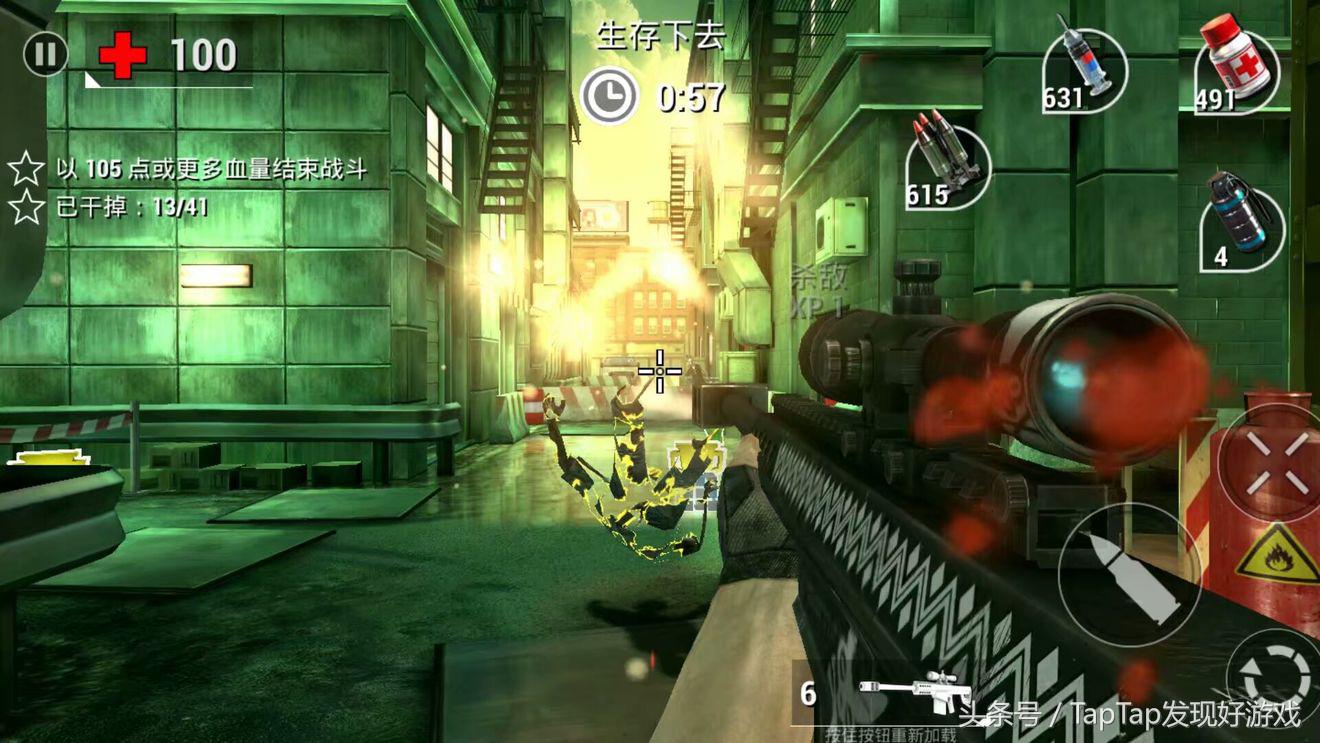Screen dimensions: 1320x743
Task: Pause the game
Action: click(x=45, y=54)
